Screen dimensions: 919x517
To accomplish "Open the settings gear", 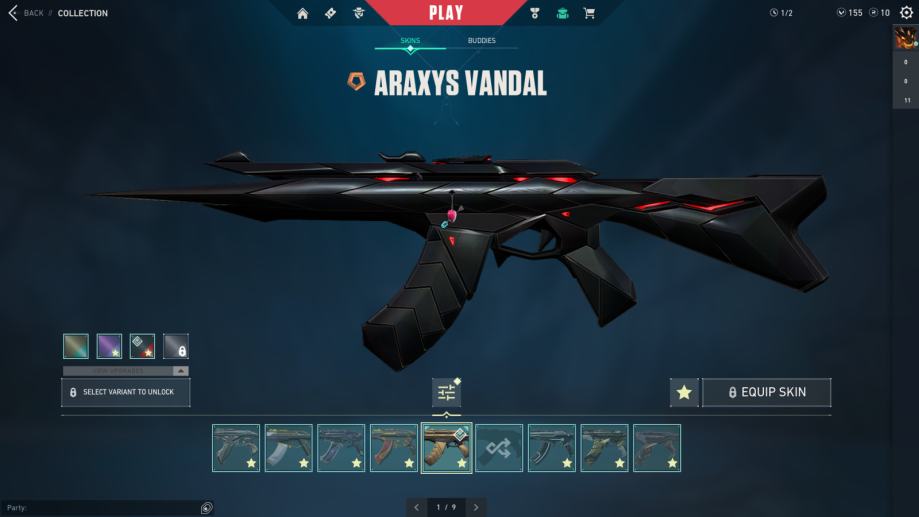I will 906,13.
